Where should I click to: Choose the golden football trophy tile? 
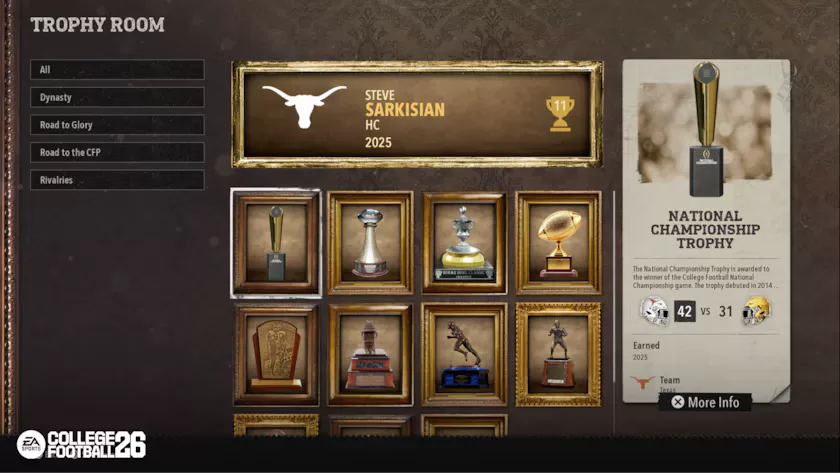pos(558,243)
